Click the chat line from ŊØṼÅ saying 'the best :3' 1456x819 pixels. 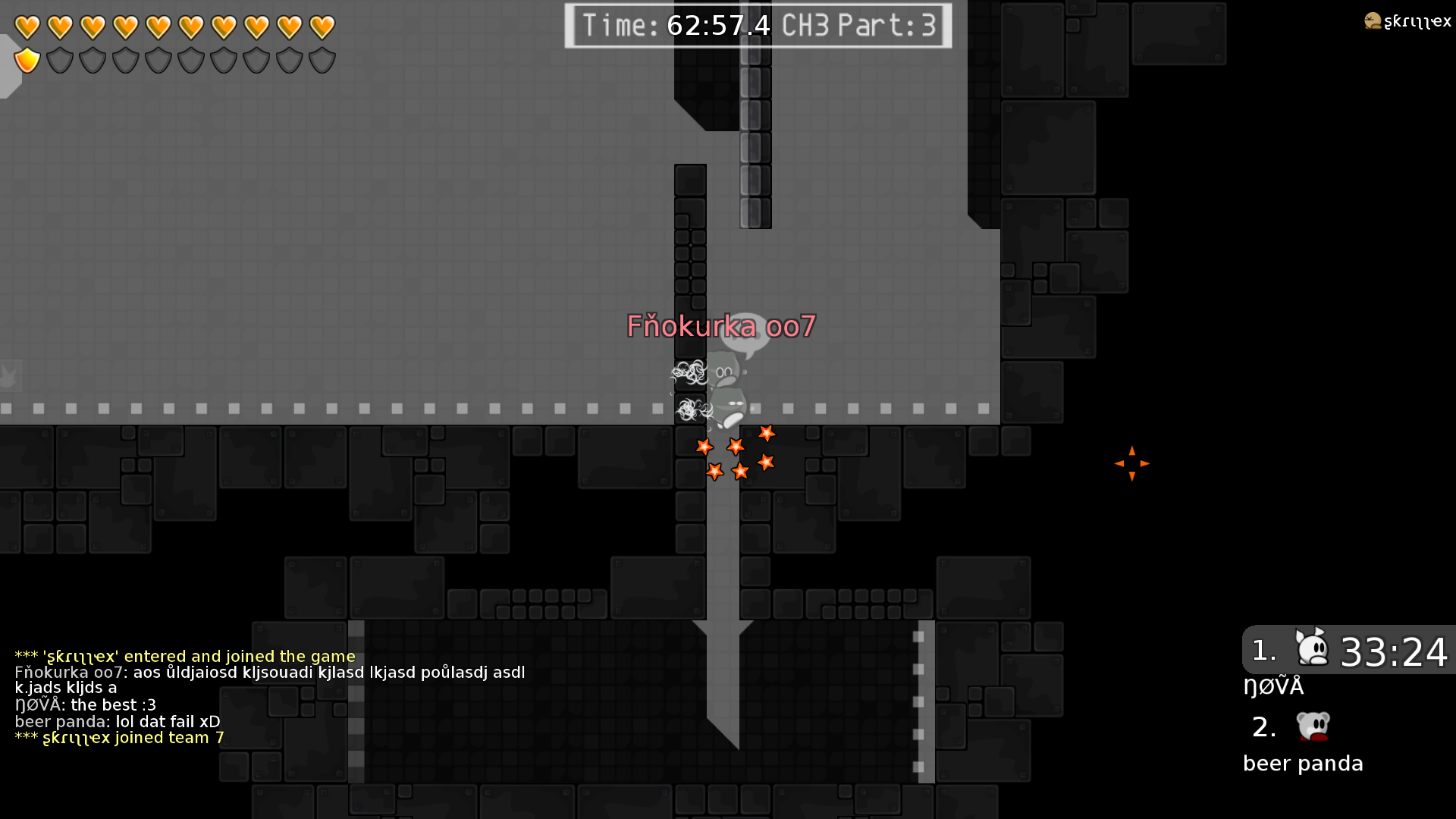tap(86, 704)
